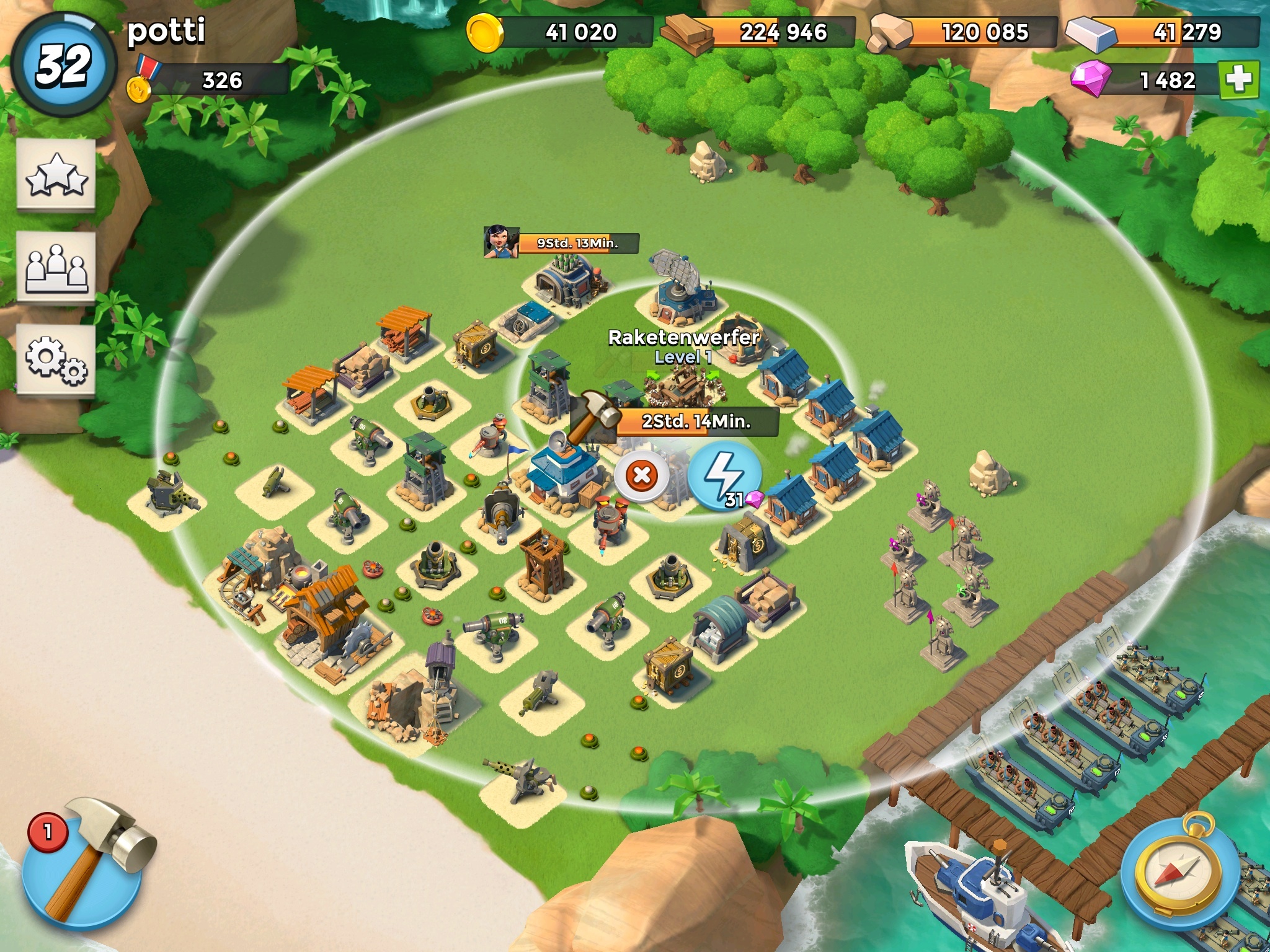Buy more diamonds with the green plus

(1239, 80)
